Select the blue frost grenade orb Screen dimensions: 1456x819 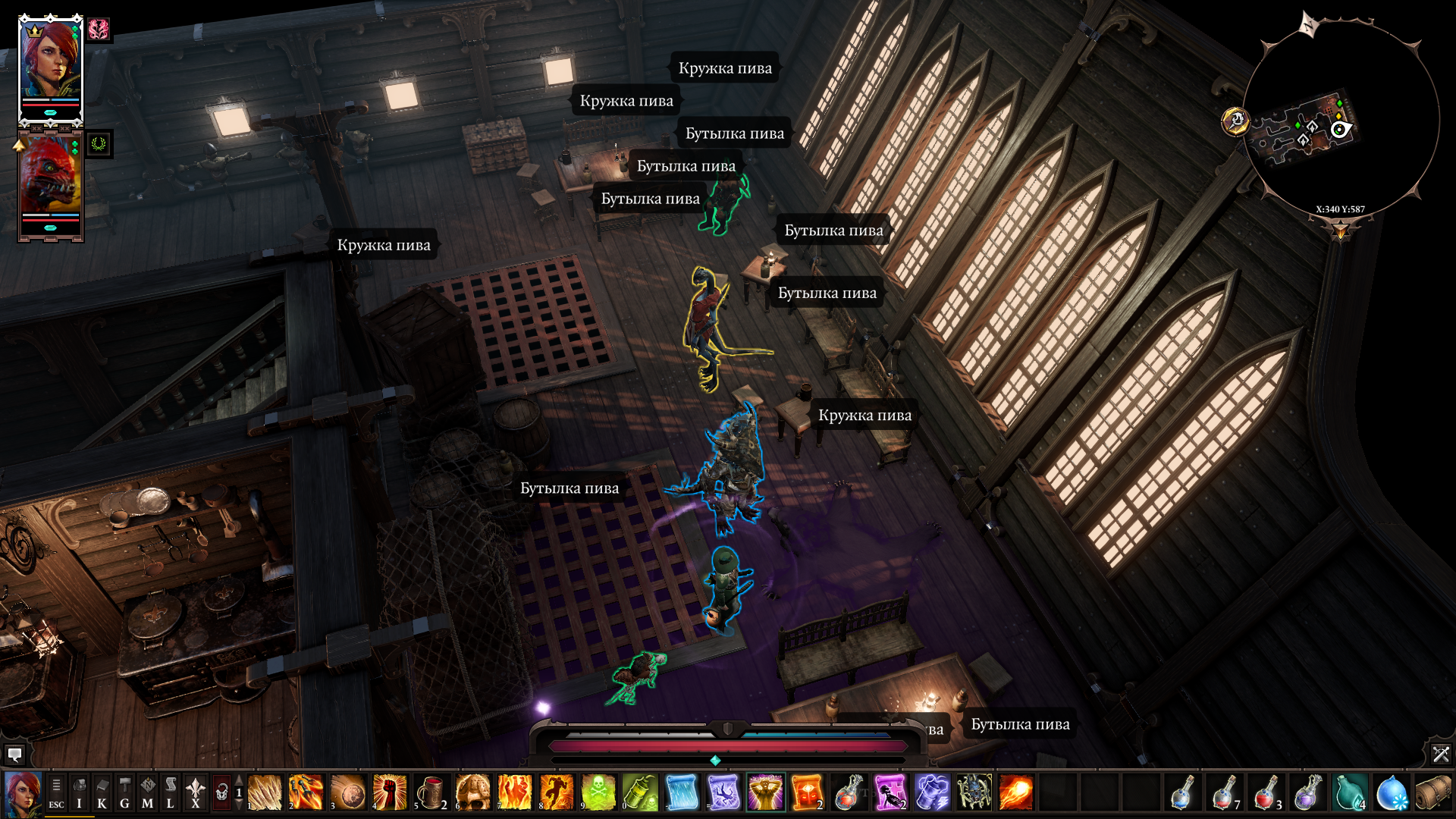[1391, 793]
